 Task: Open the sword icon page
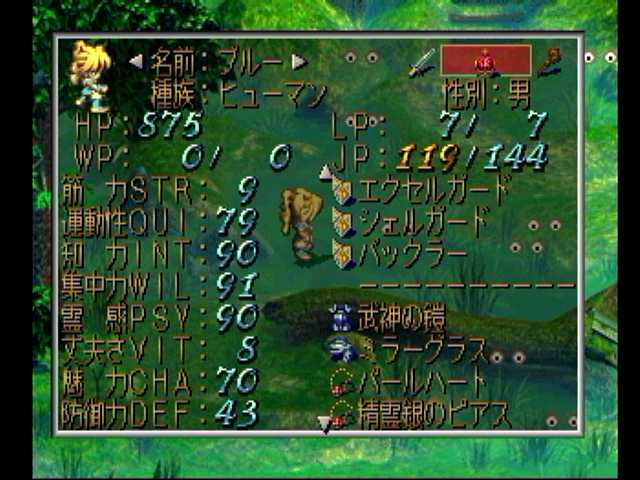421,62
